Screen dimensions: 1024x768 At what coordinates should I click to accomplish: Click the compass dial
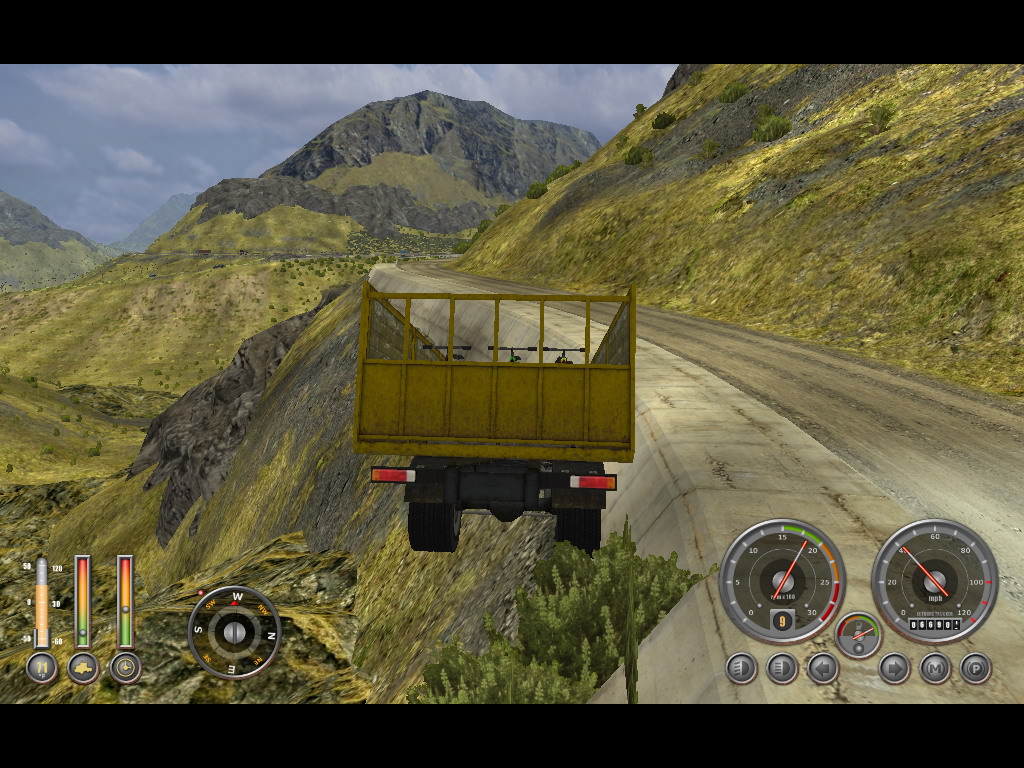pos(235,632)
